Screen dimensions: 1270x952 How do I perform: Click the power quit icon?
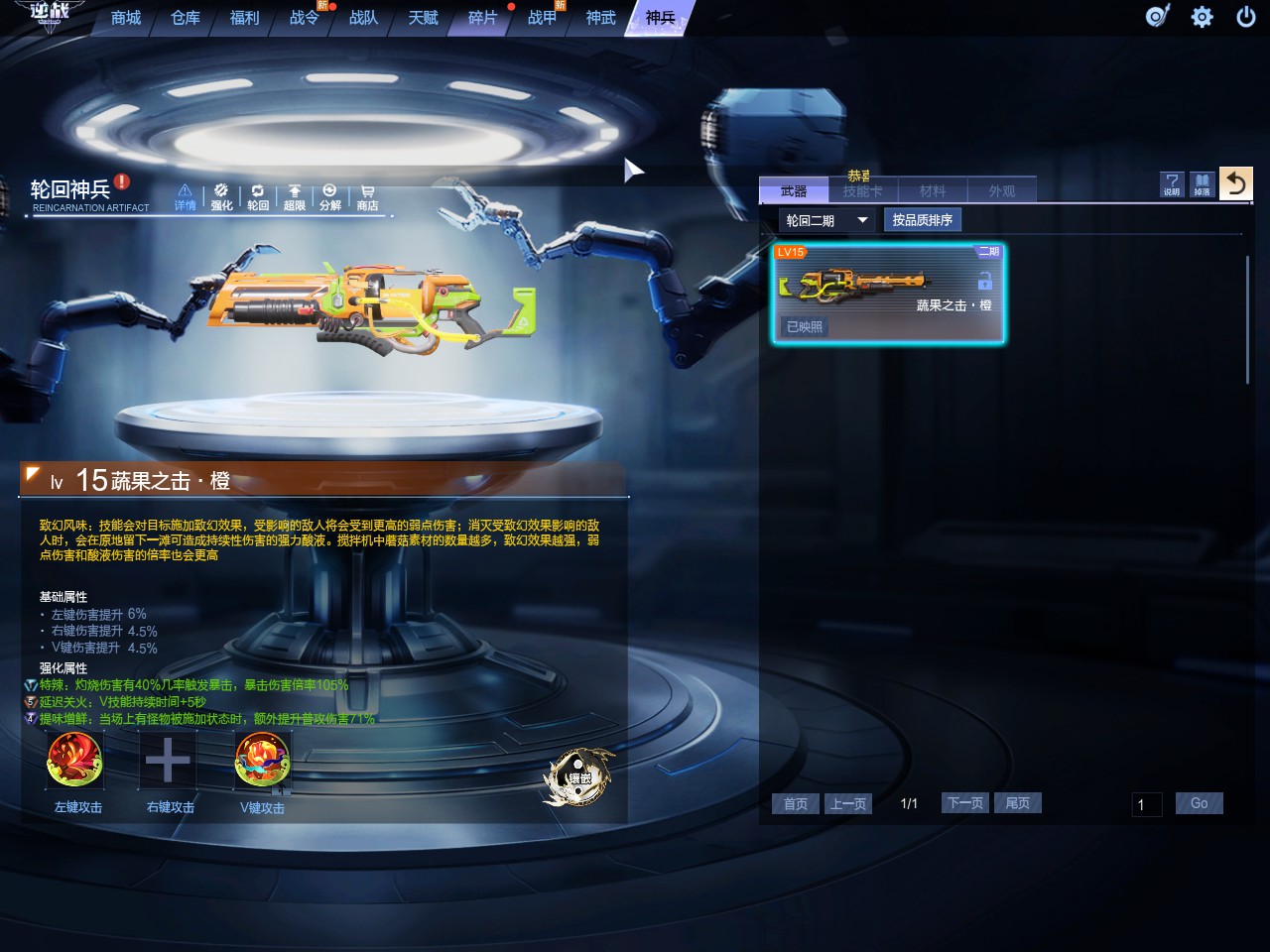pyautogui.click(x=1246, y=17)
